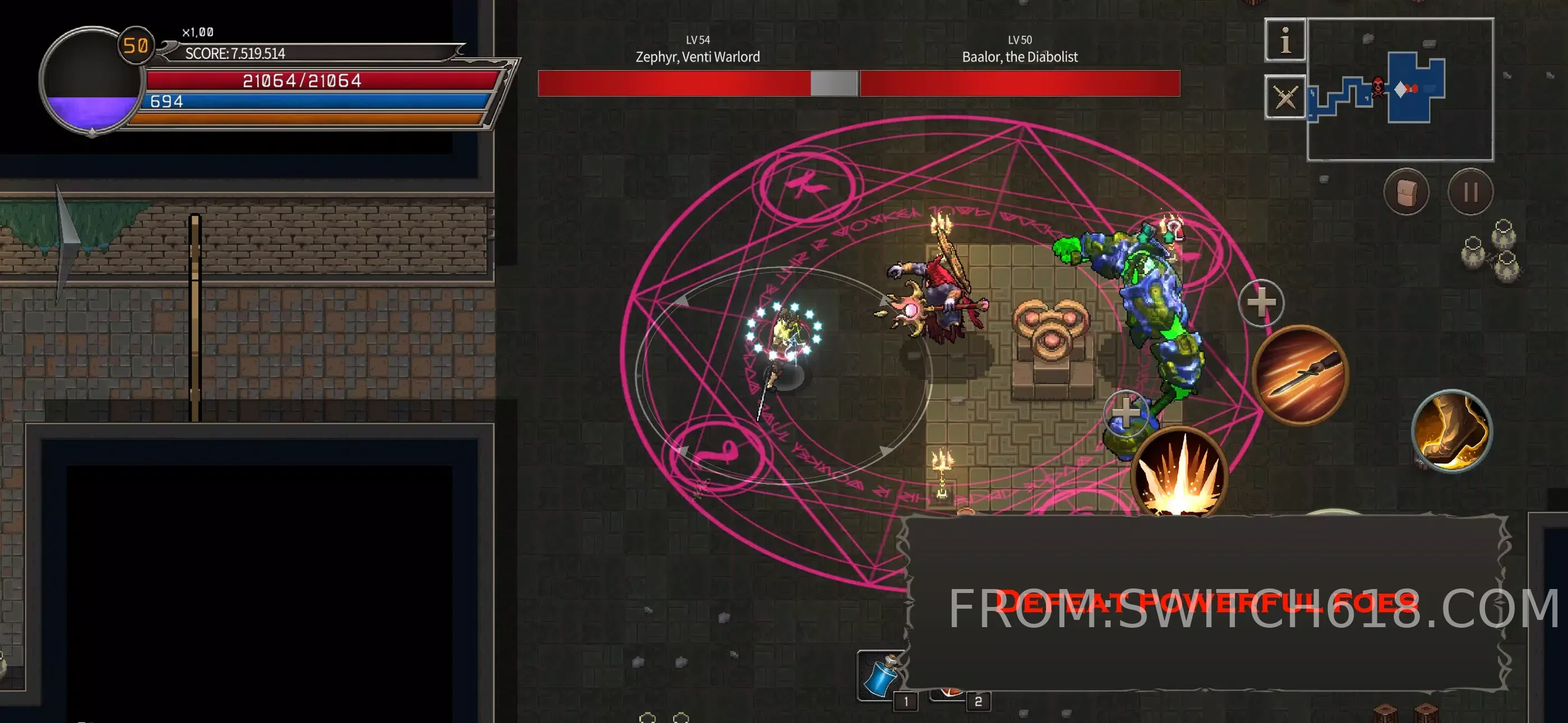
Task: Select the level 50 character orb
Action: click(91, 80)
